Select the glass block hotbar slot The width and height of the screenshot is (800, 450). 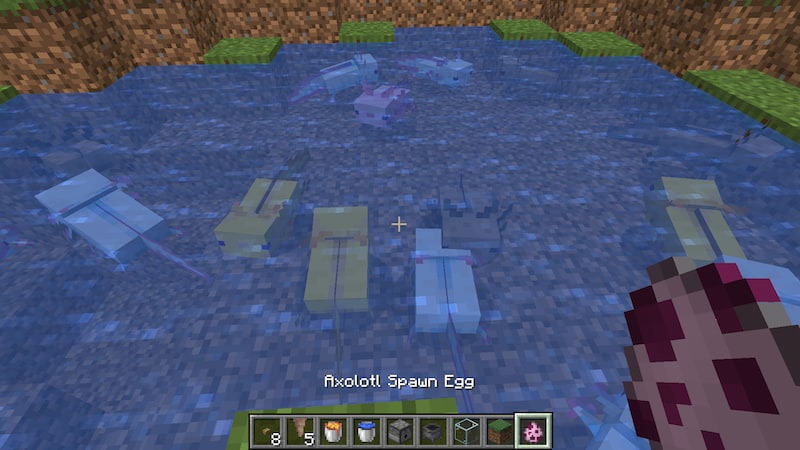(466, 431)
